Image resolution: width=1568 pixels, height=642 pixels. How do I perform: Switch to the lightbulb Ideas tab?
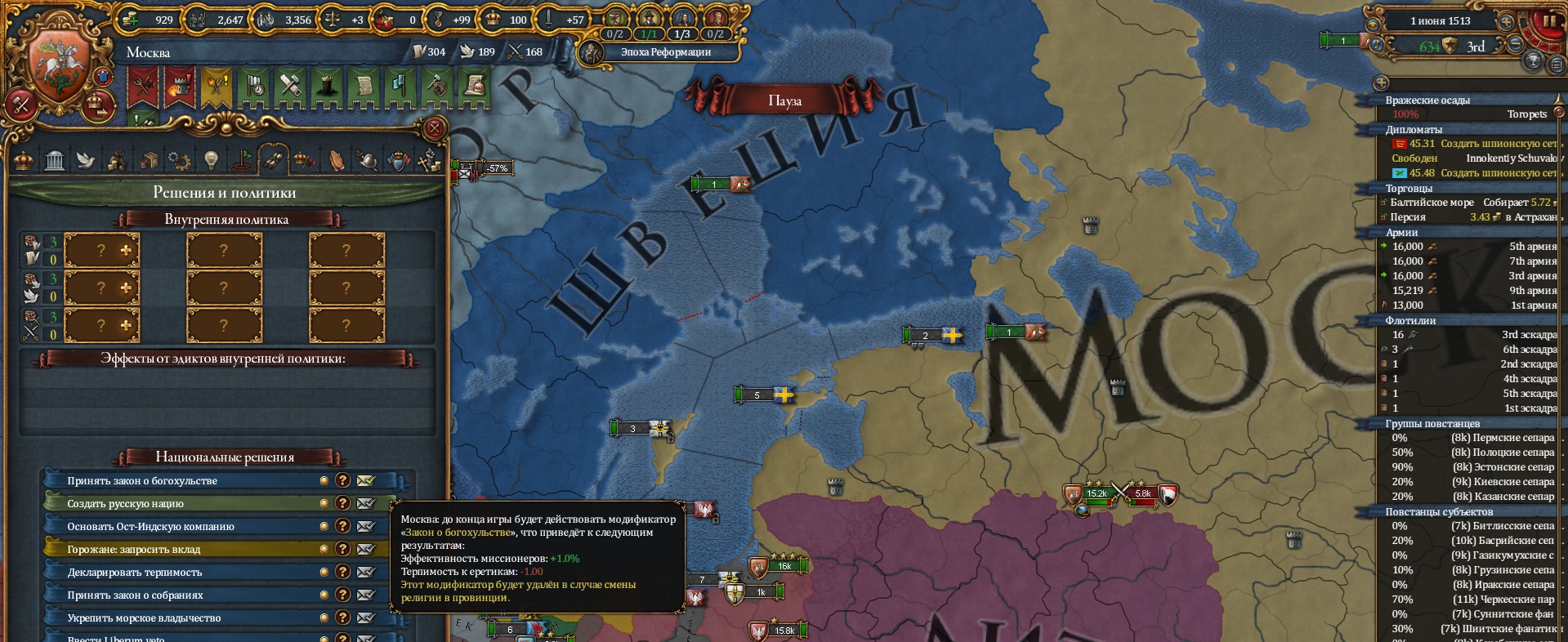pos(211,160)
